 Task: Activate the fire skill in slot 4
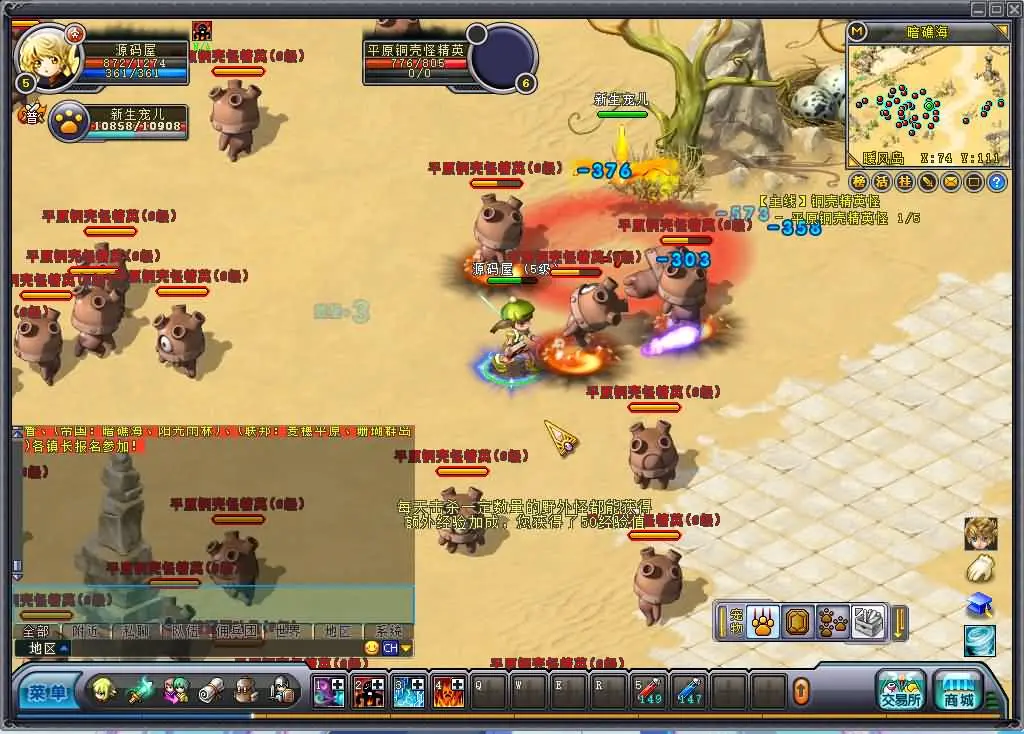[447, 691]
